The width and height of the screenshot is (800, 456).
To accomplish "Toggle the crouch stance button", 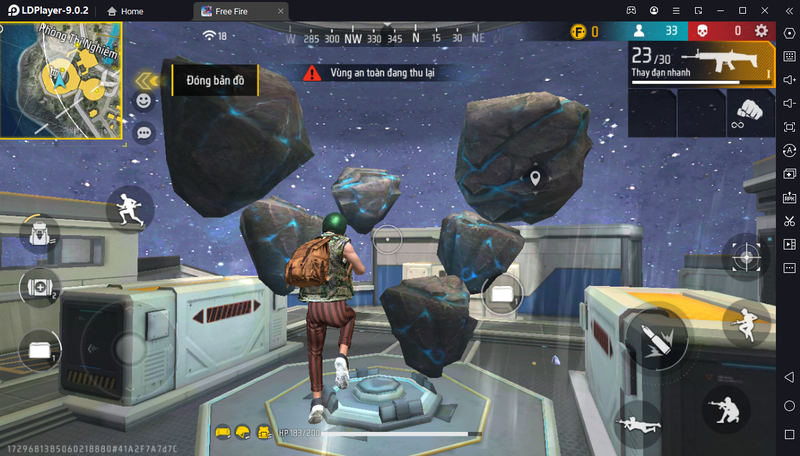I will (x=727, y=407).
